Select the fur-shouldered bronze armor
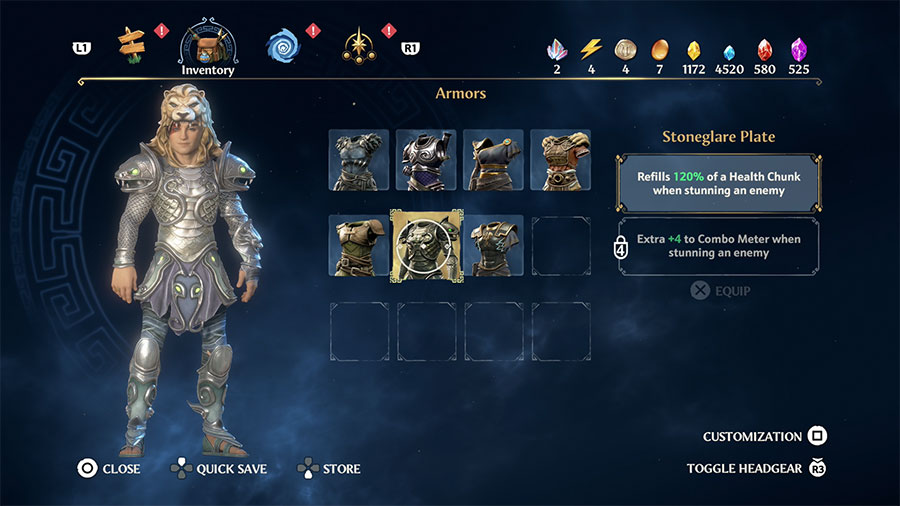This screenshot has width=900, height=506. pyautogui.click(x=560, y=160)
